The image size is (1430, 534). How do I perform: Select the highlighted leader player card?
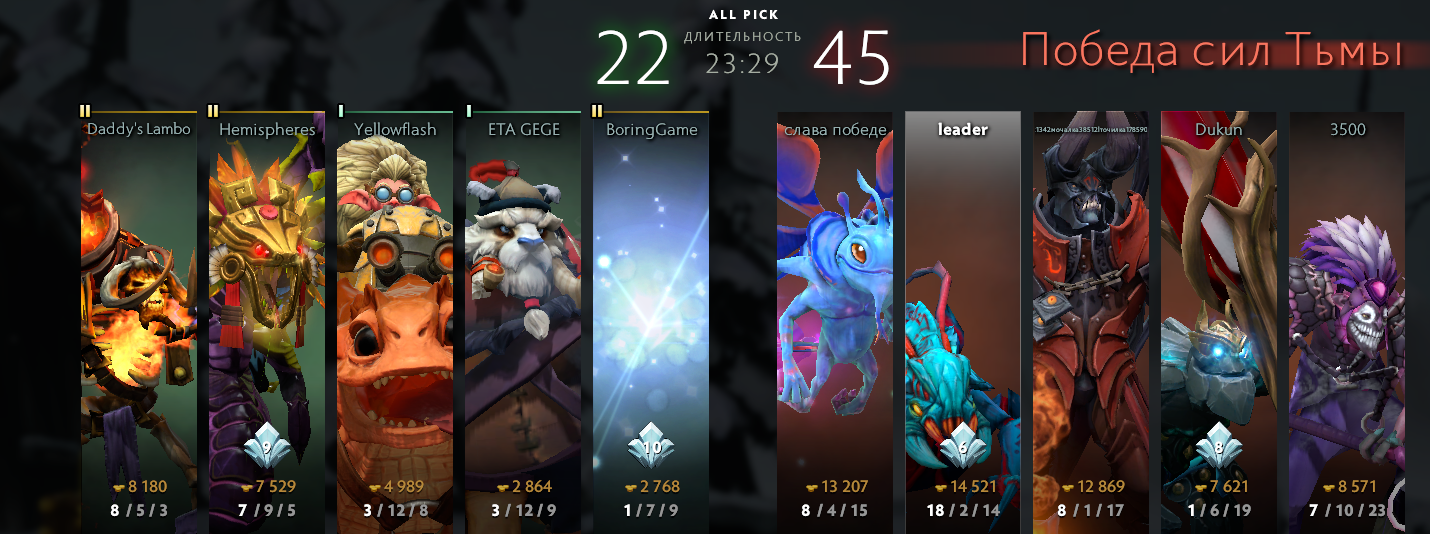(x=963, y=320)
